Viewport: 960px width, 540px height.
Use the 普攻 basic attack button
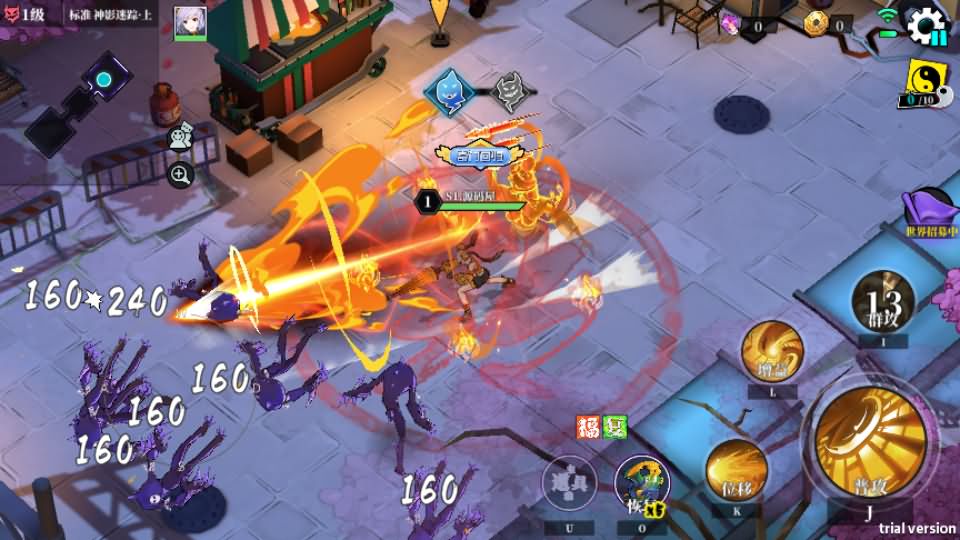(868, 442)
